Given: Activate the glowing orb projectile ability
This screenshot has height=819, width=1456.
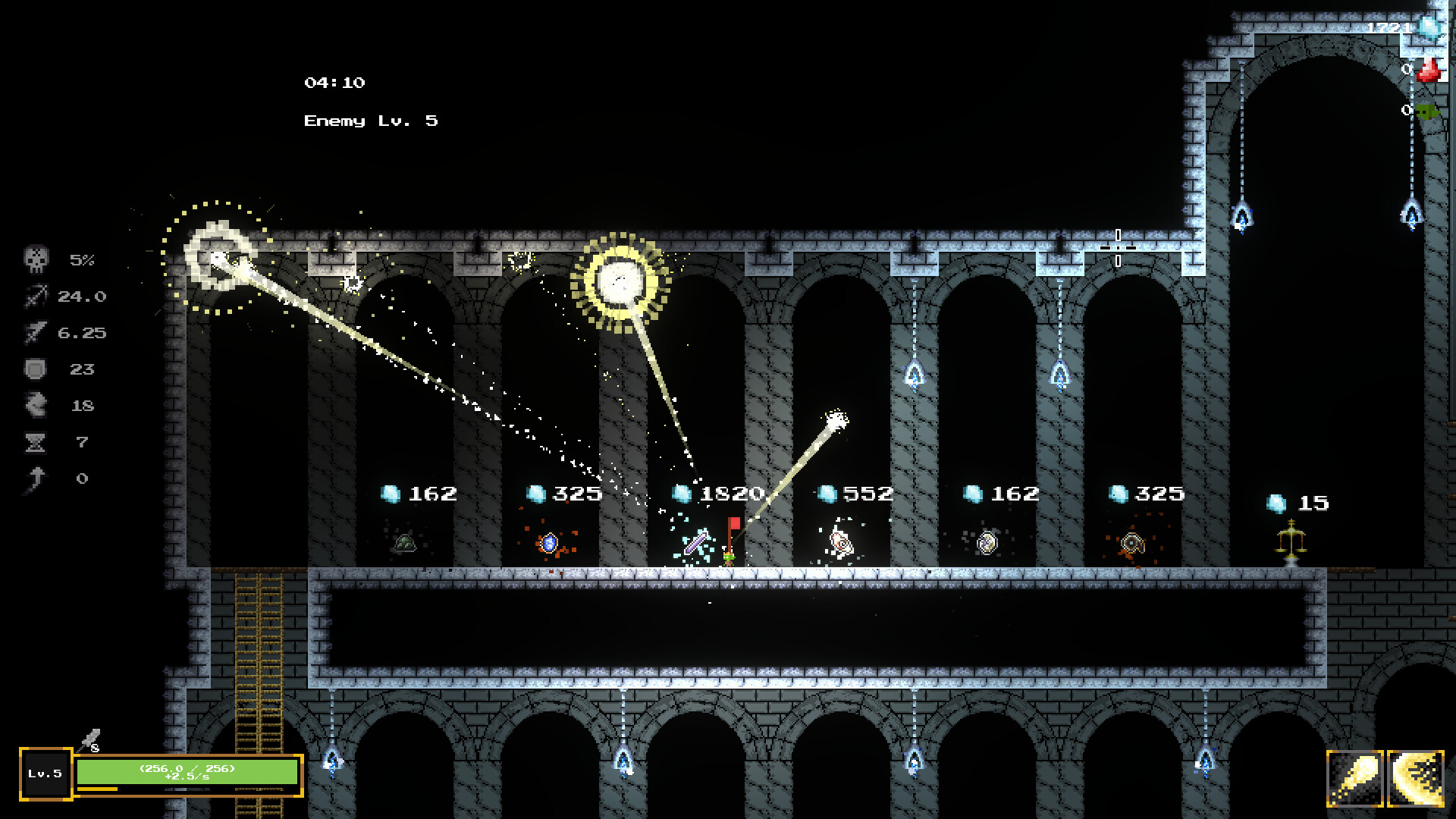Looking at the screenshot, I should click(x=1355, y=778).
